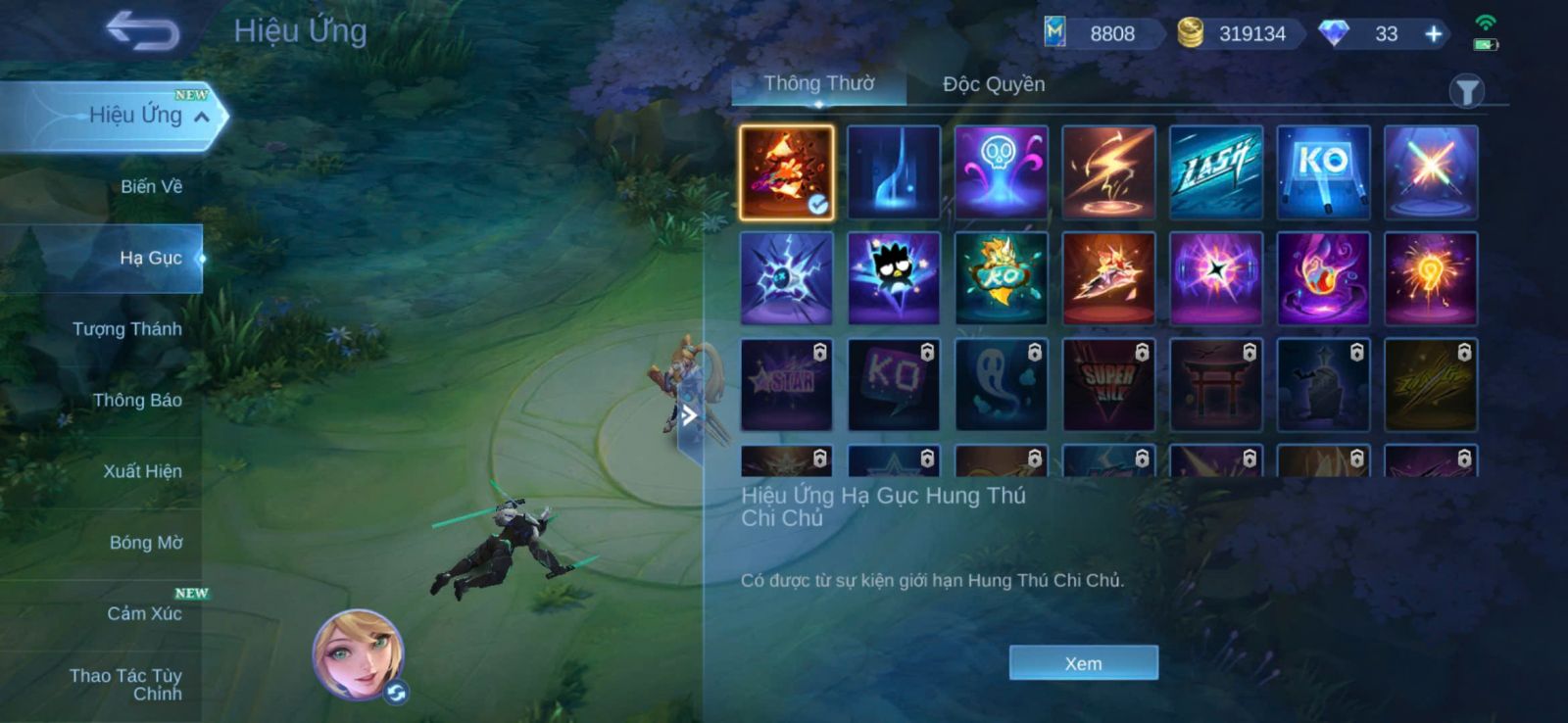
Task: Select the purple skull elimination effect
Action: click(1001, 171)
